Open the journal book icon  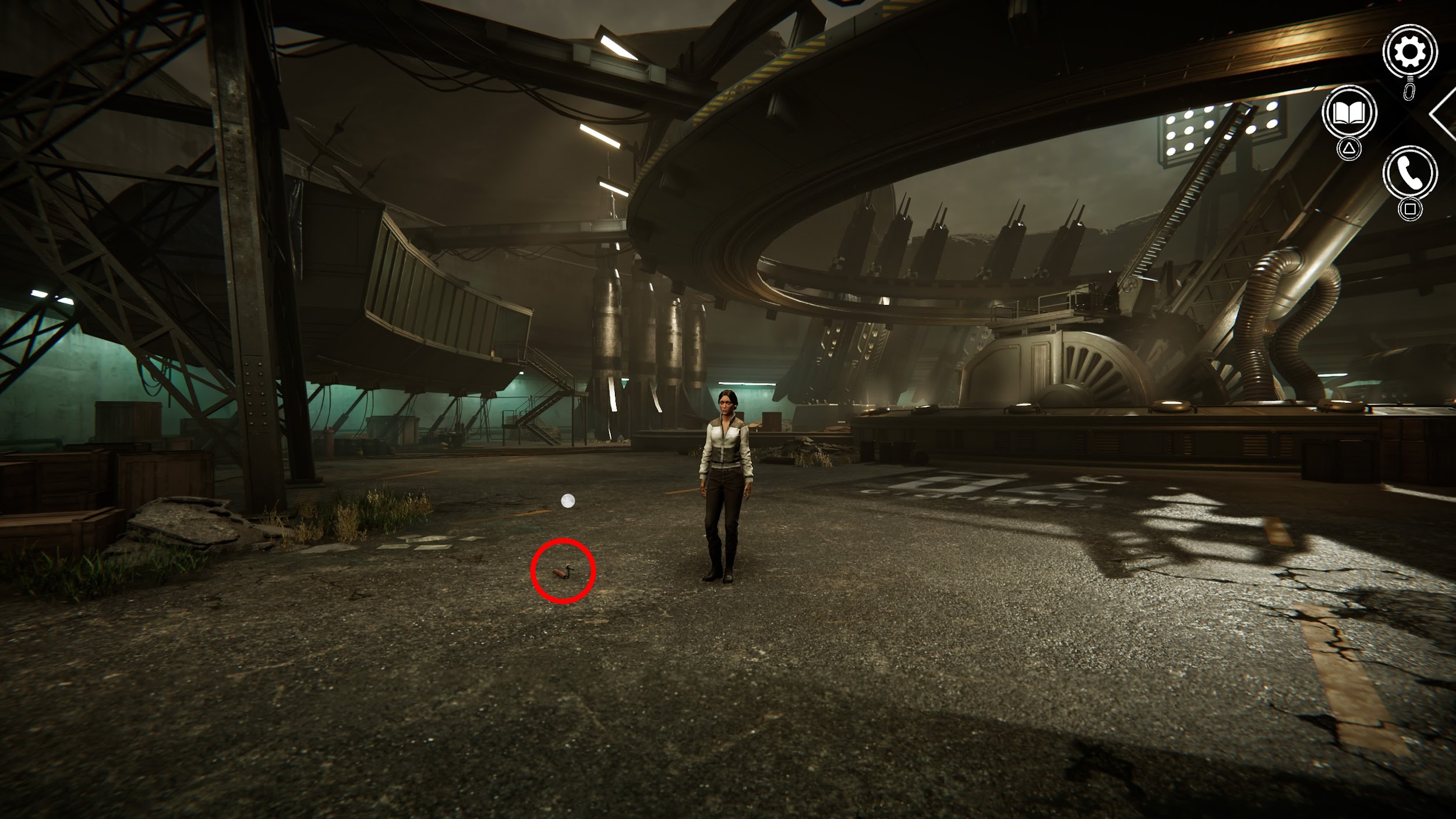click(x=1349, y=112)
